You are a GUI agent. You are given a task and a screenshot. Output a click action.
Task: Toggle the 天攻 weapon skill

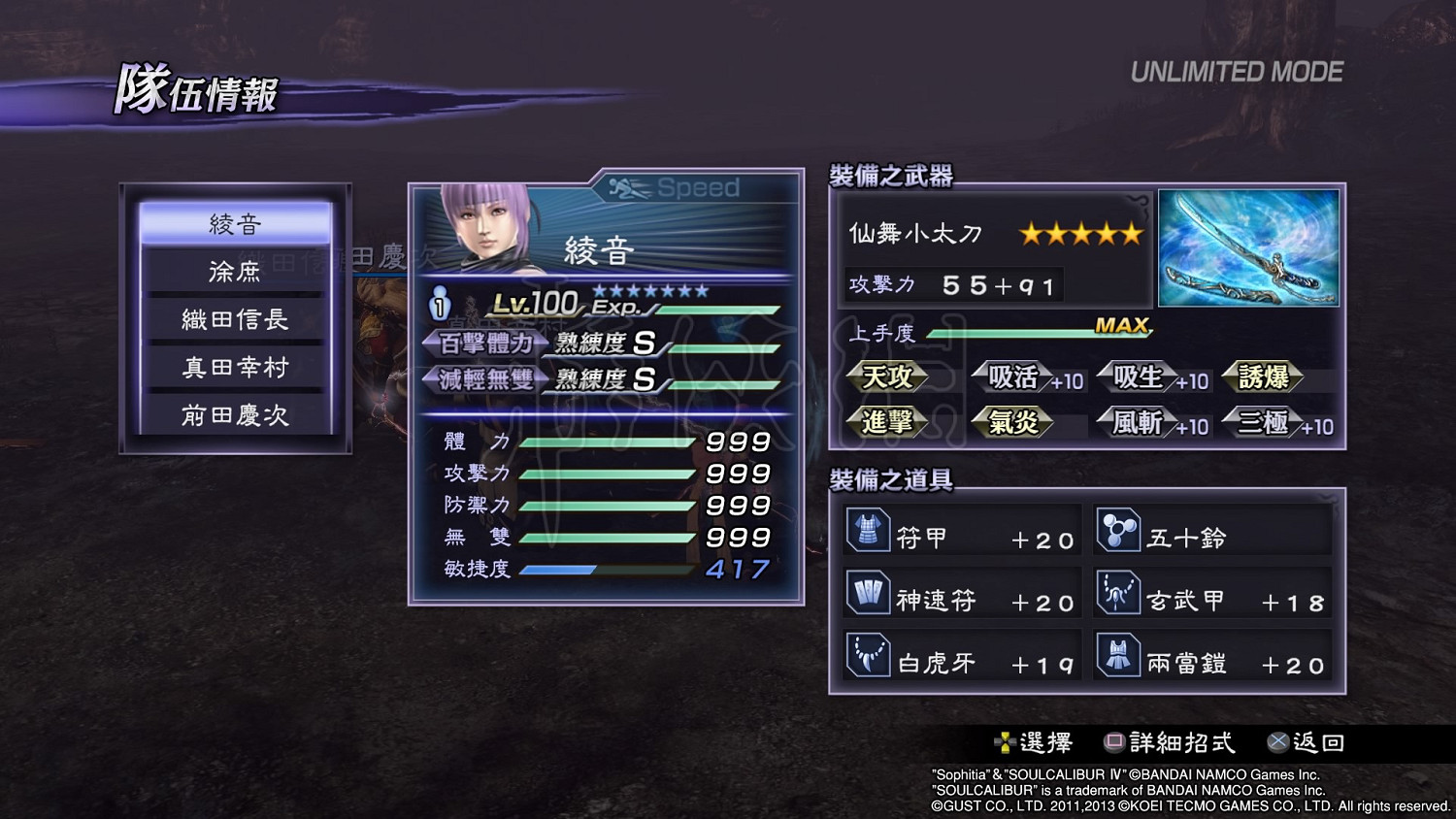(x=888, y=377)
